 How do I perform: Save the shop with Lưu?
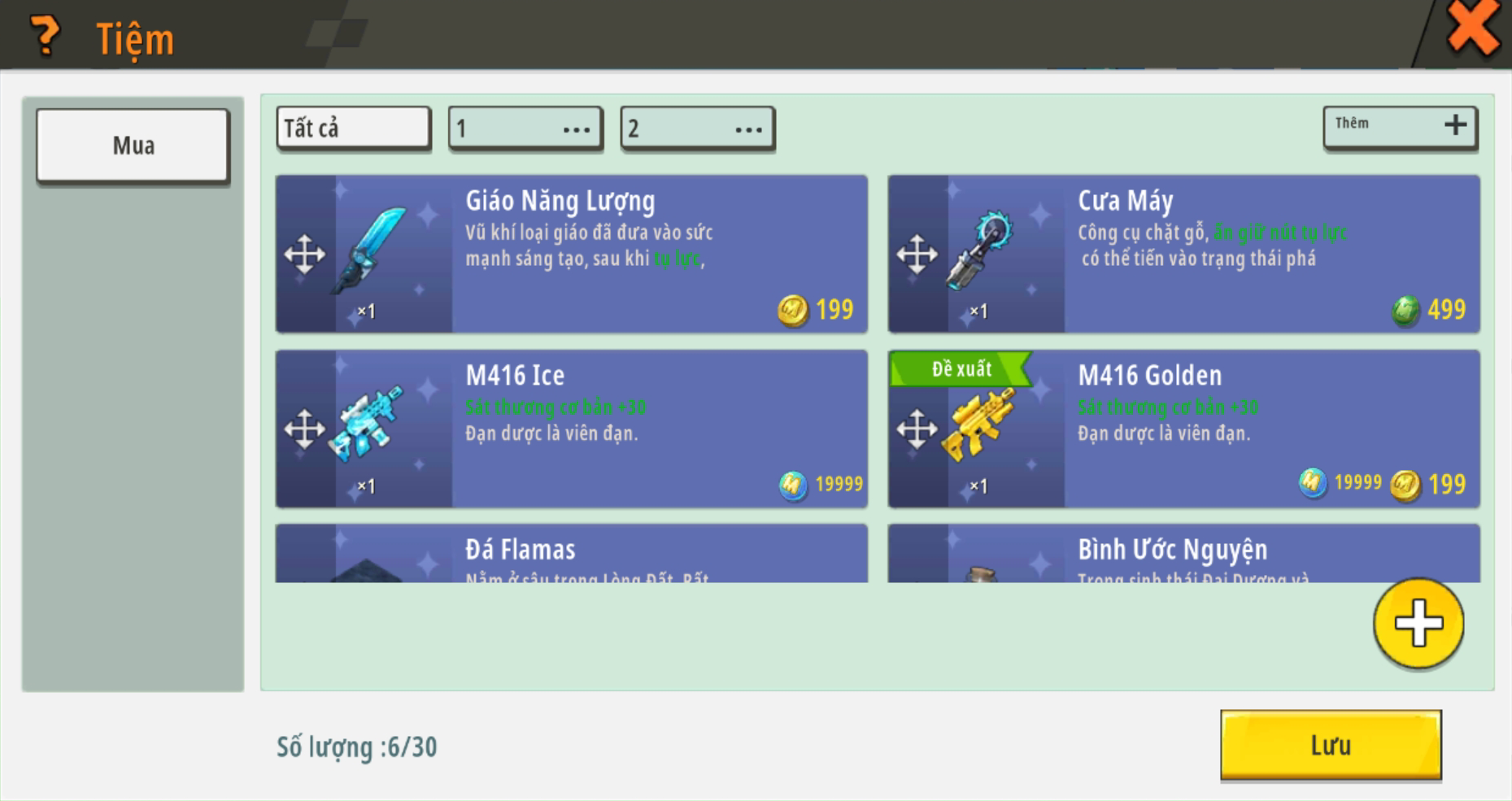(1331, 745)
